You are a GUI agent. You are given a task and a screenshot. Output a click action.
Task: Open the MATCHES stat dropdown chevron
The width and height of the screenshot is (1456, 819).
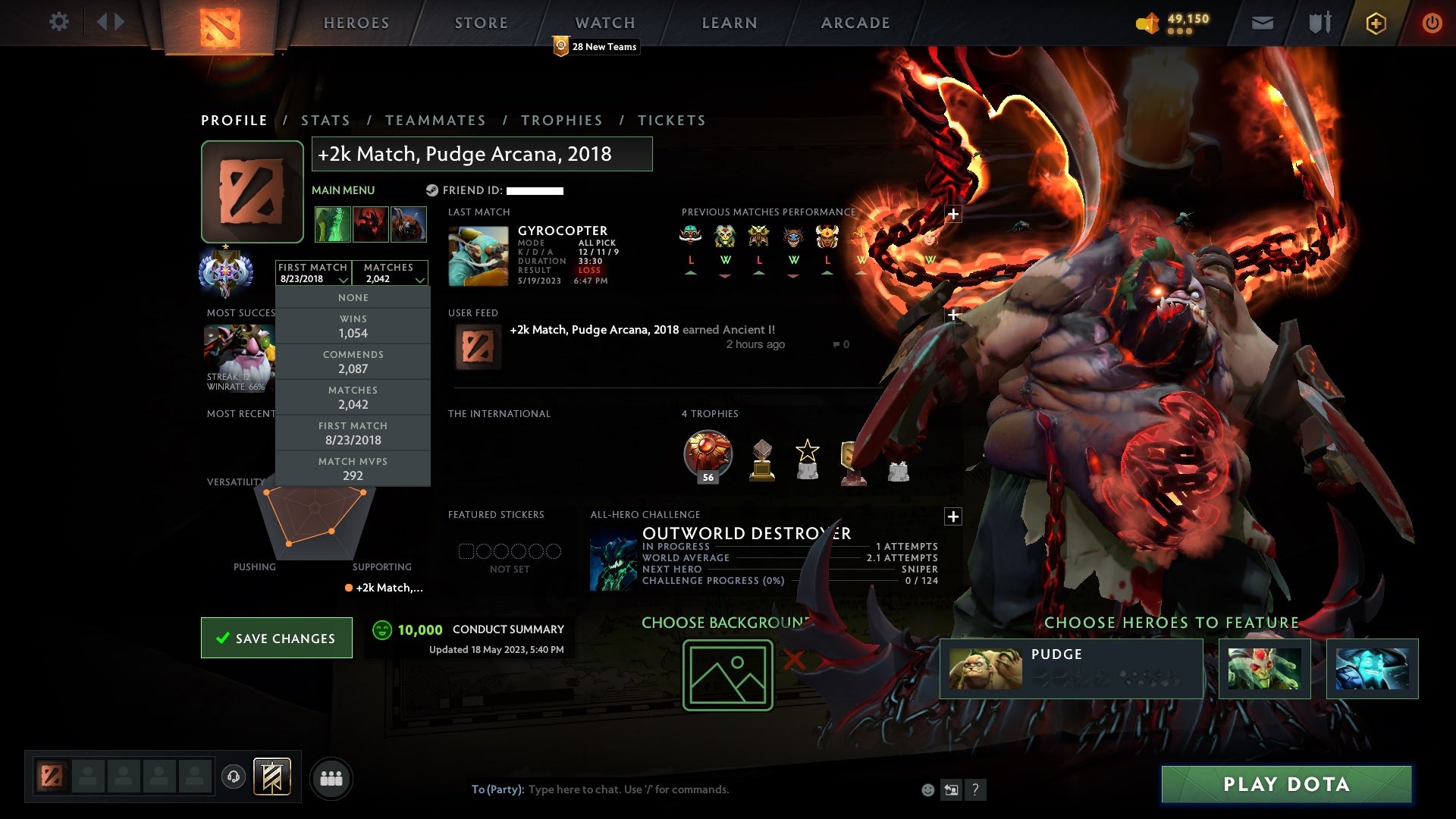422,279
